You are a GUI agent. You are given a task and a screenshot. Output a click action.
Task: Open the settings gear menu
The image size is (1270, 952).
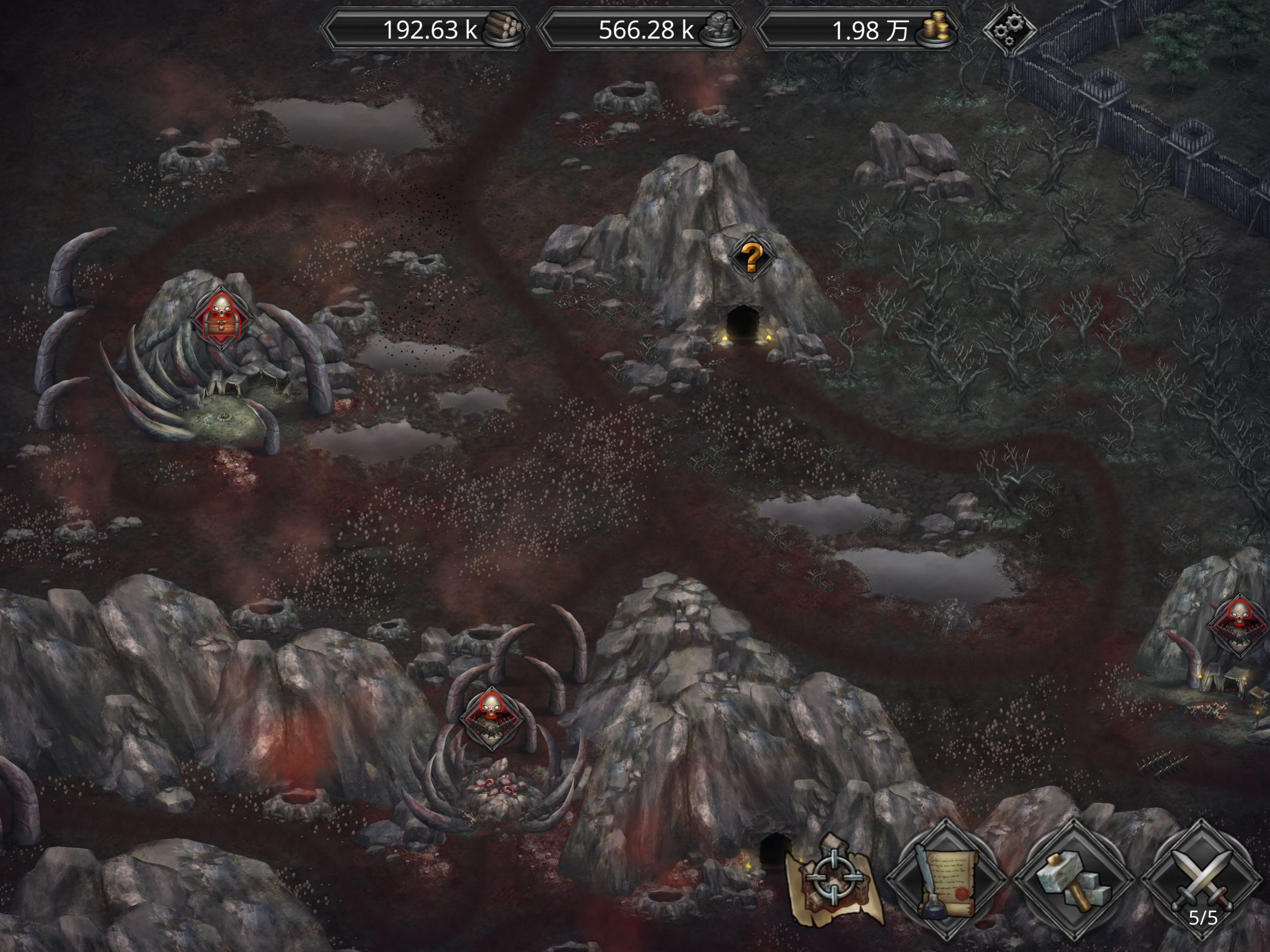1009,29
